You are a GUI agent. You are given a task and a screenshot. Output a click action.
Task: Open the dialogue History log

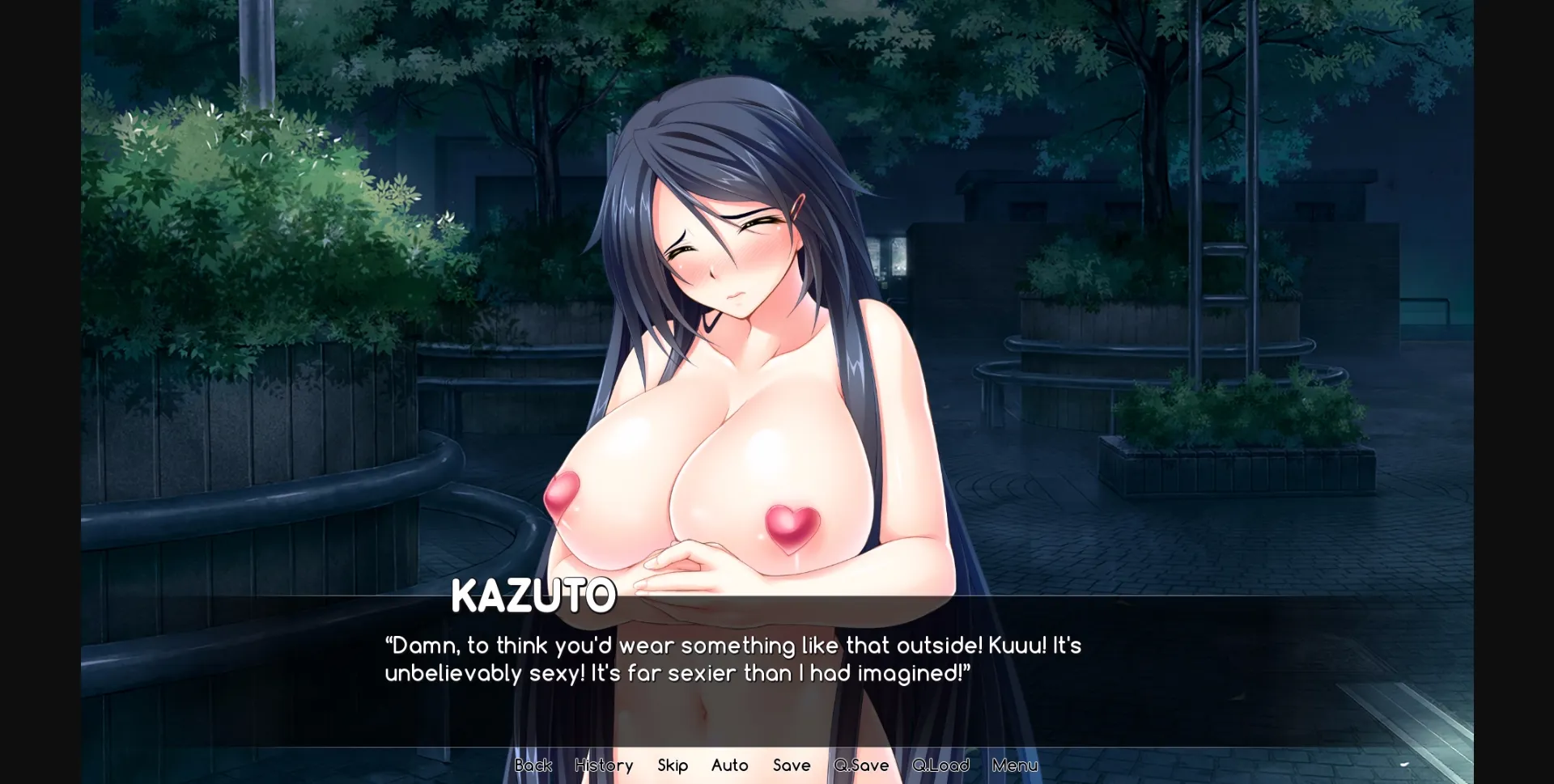tap(604, 765)
